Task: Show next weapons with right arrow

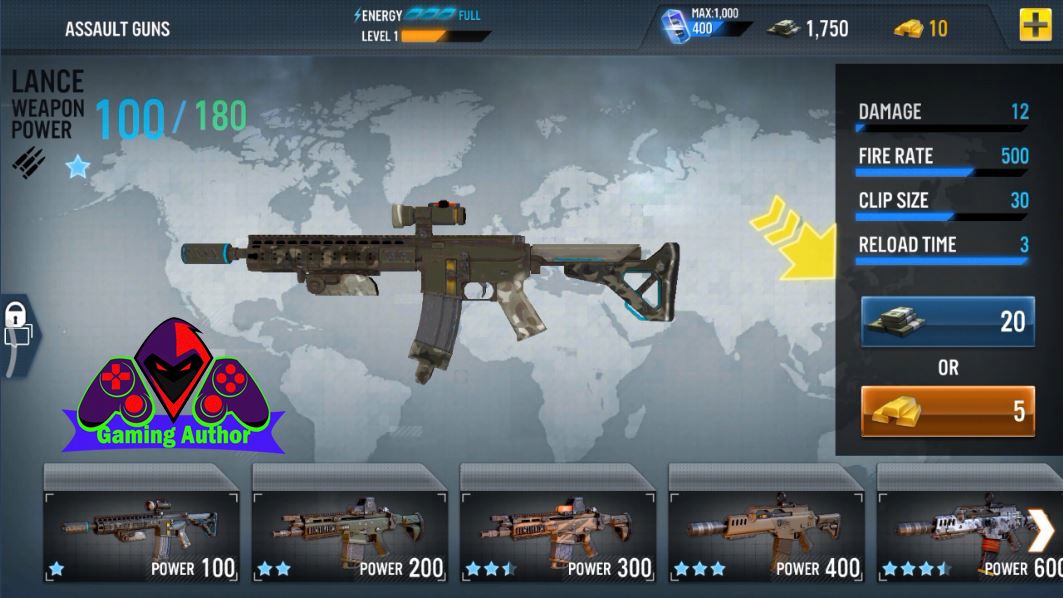Action: 1041,530
